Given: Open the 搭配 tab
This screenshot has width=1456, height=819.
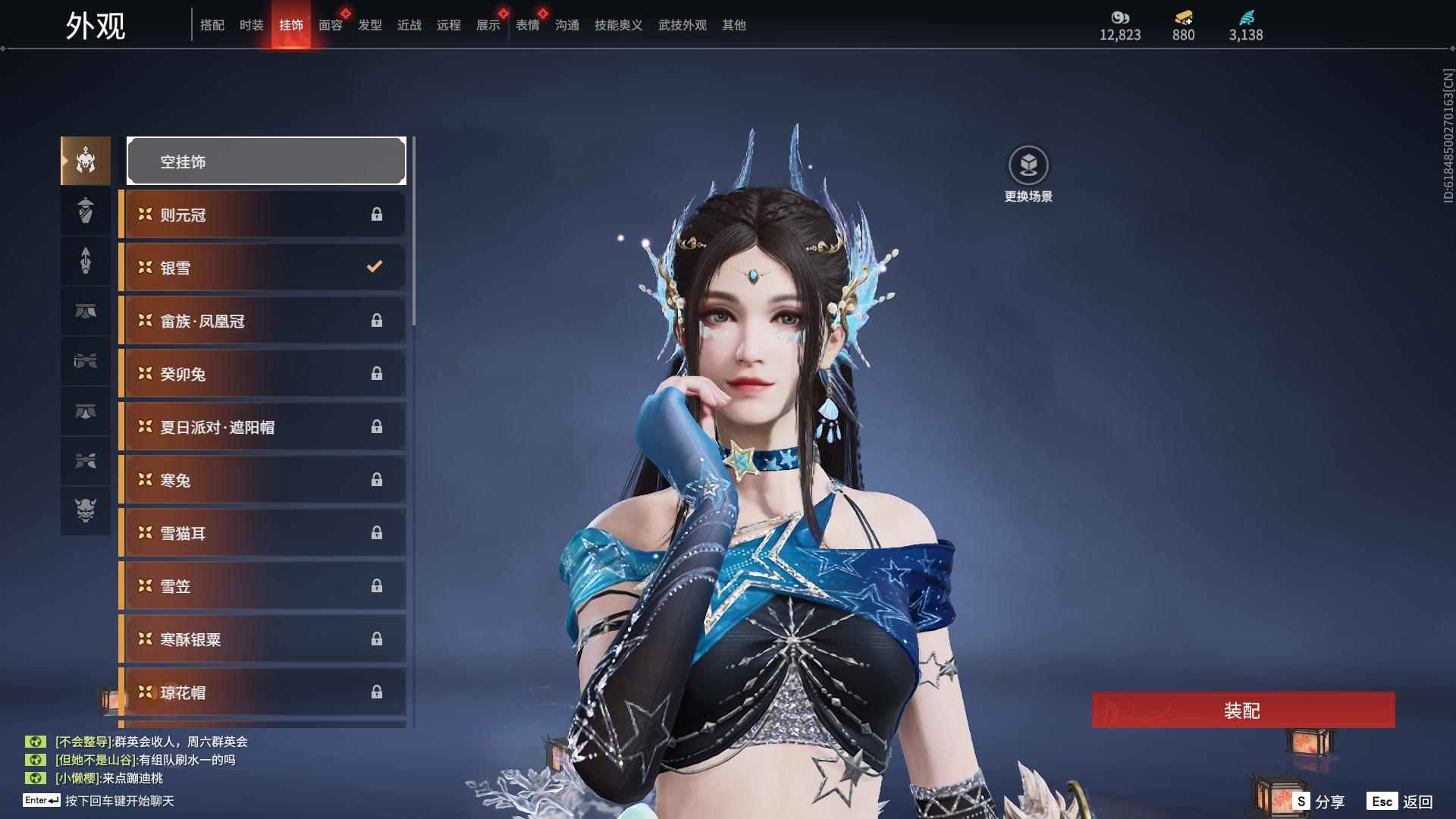Looking at the screenshot, I should coord(212,25).
